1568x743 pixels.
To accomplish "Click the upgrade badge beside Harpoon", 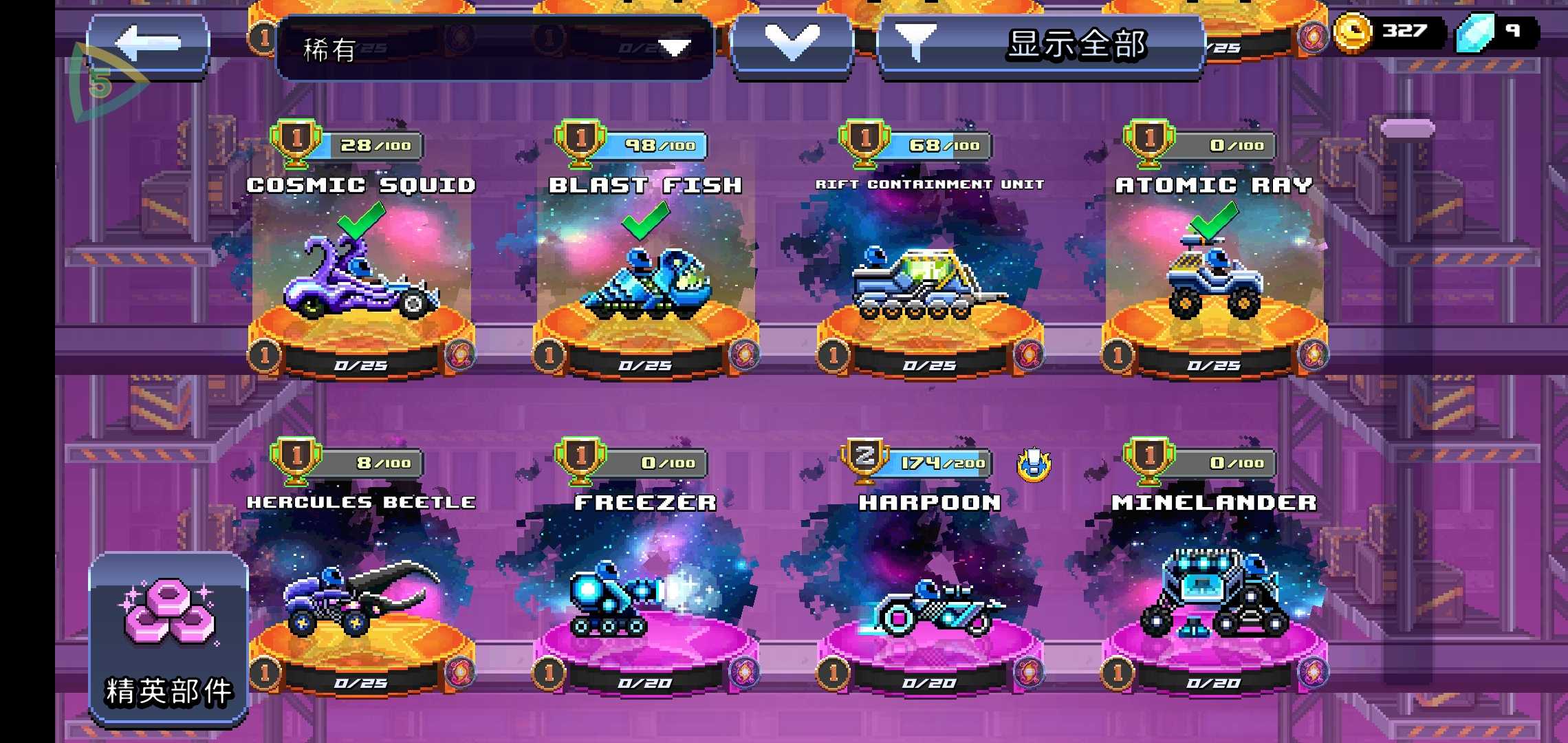I will click(x=1034, y=465).
